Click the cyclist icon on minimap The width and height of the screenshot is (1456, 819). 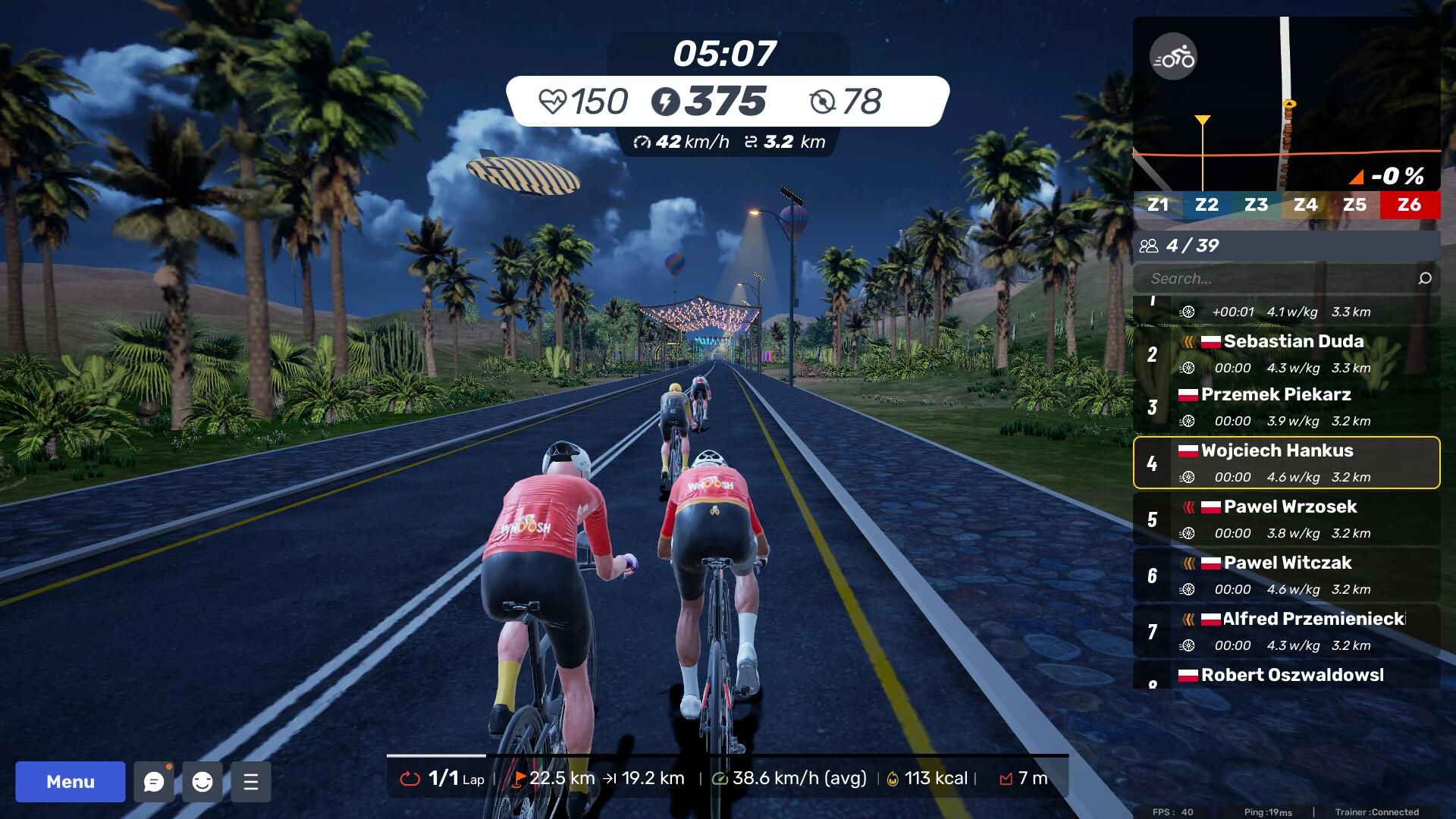(x=1173, y=57)
